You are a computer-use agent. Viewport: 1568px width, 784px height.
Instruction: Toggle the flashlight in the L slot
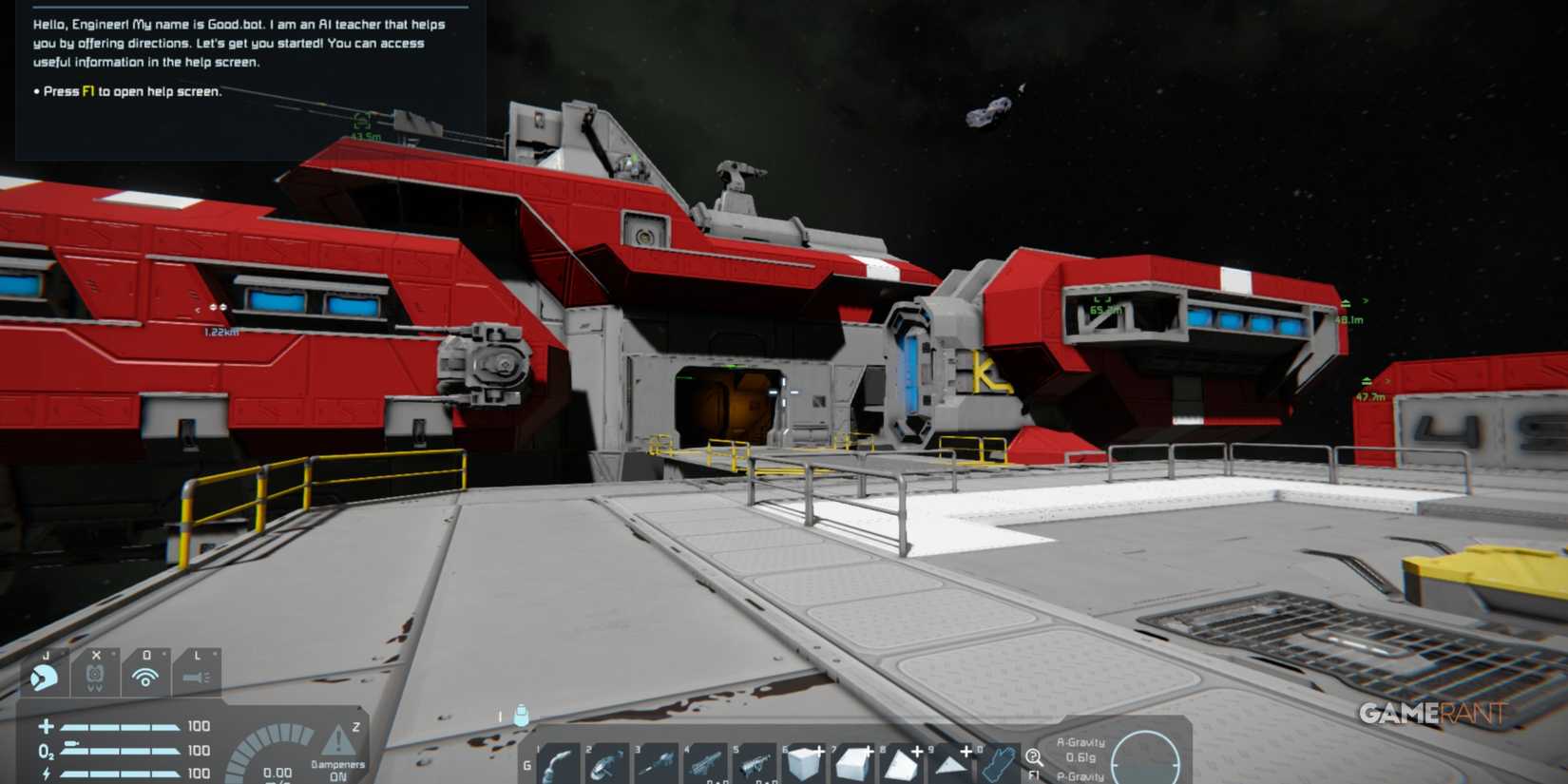tap(197, 678)
